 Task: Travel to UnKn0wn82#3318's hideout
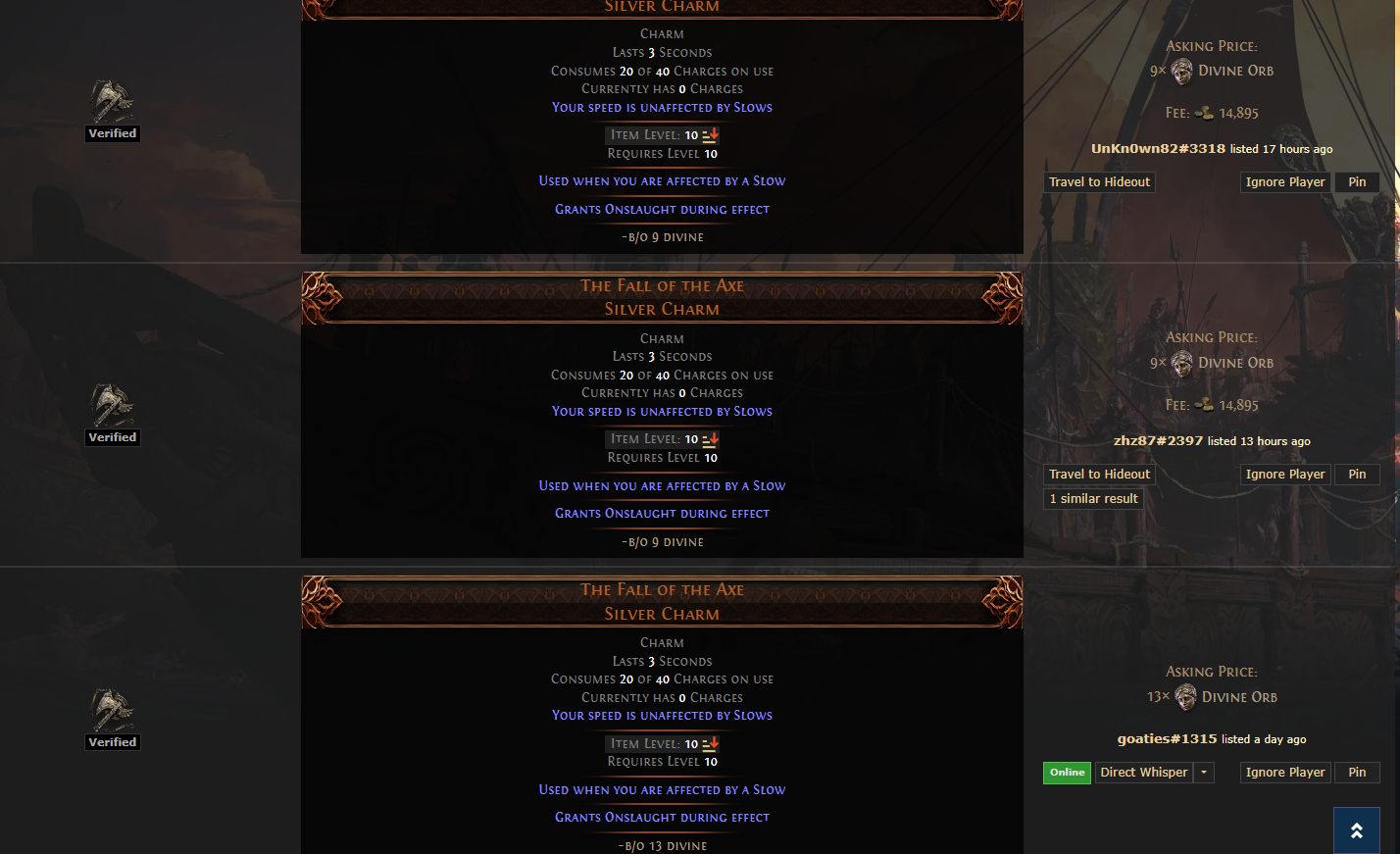pyautogui.click(x=1099, y=182)
